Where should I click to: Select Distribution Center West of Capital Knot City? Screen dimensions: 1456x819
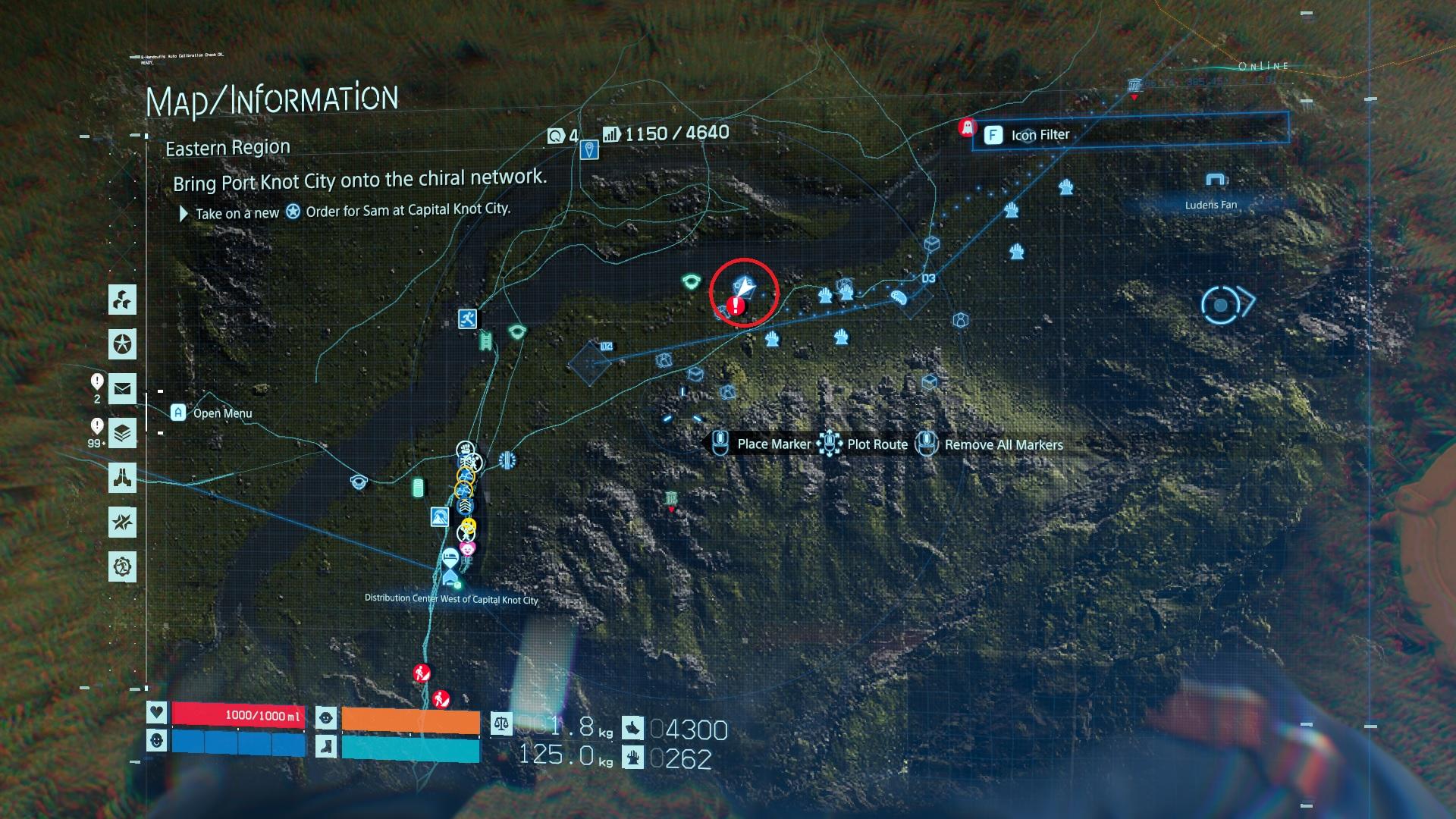click(451, 581)
